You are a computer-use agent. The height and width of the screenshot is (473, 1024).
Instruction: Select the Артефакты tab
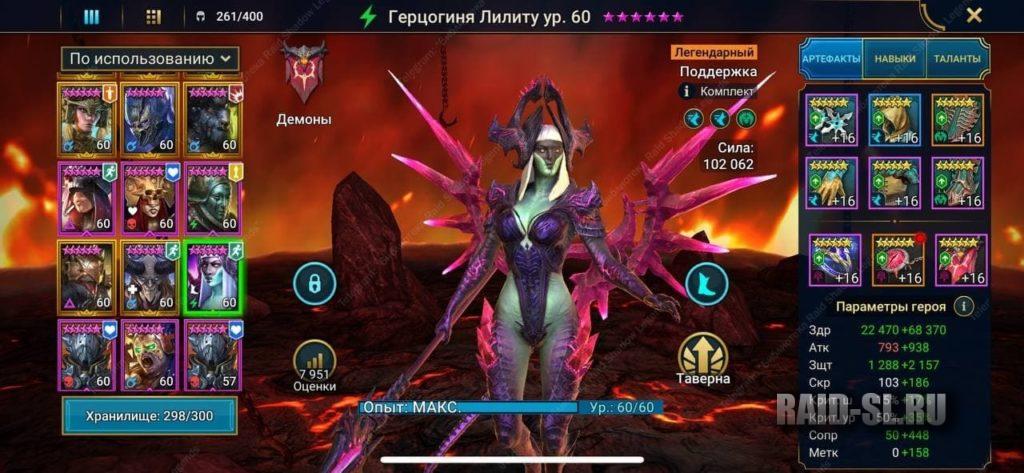click(830, 59)
